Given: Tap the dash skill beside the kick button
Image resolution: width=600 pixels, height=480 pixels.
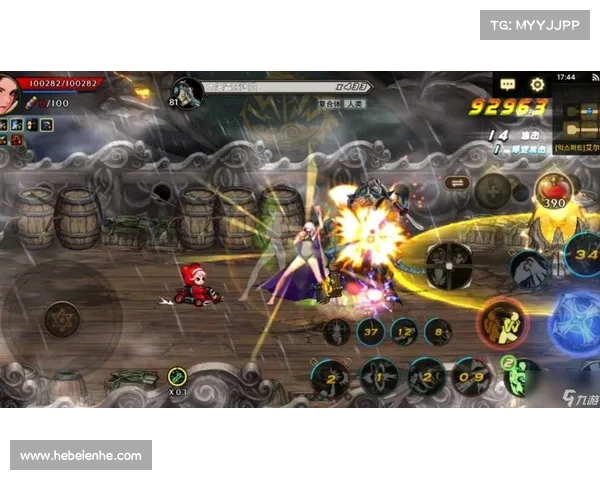Looking at the screenshot, I should 529,269.
